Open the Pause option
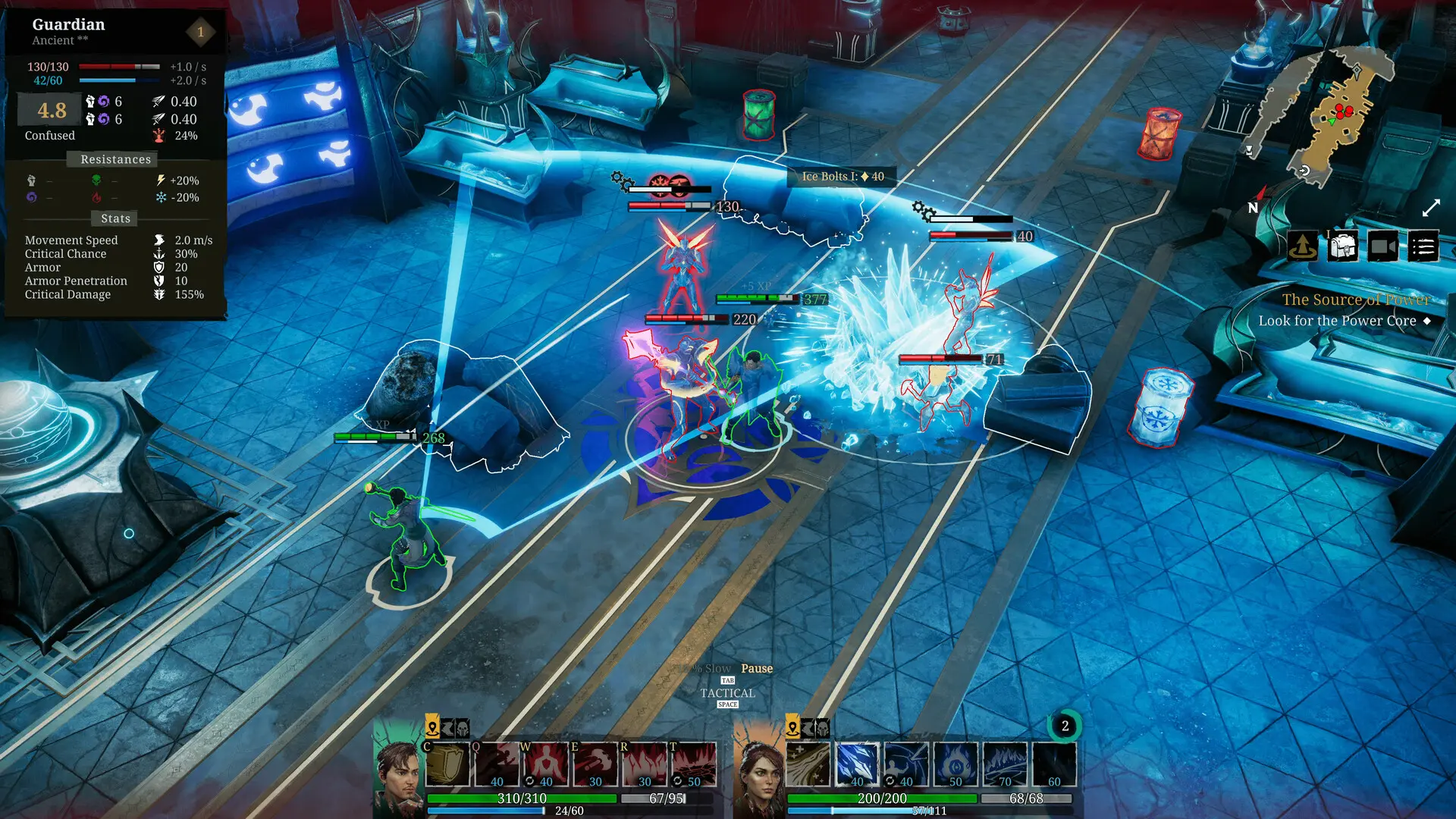1456x819 pixels. point(756,668)
